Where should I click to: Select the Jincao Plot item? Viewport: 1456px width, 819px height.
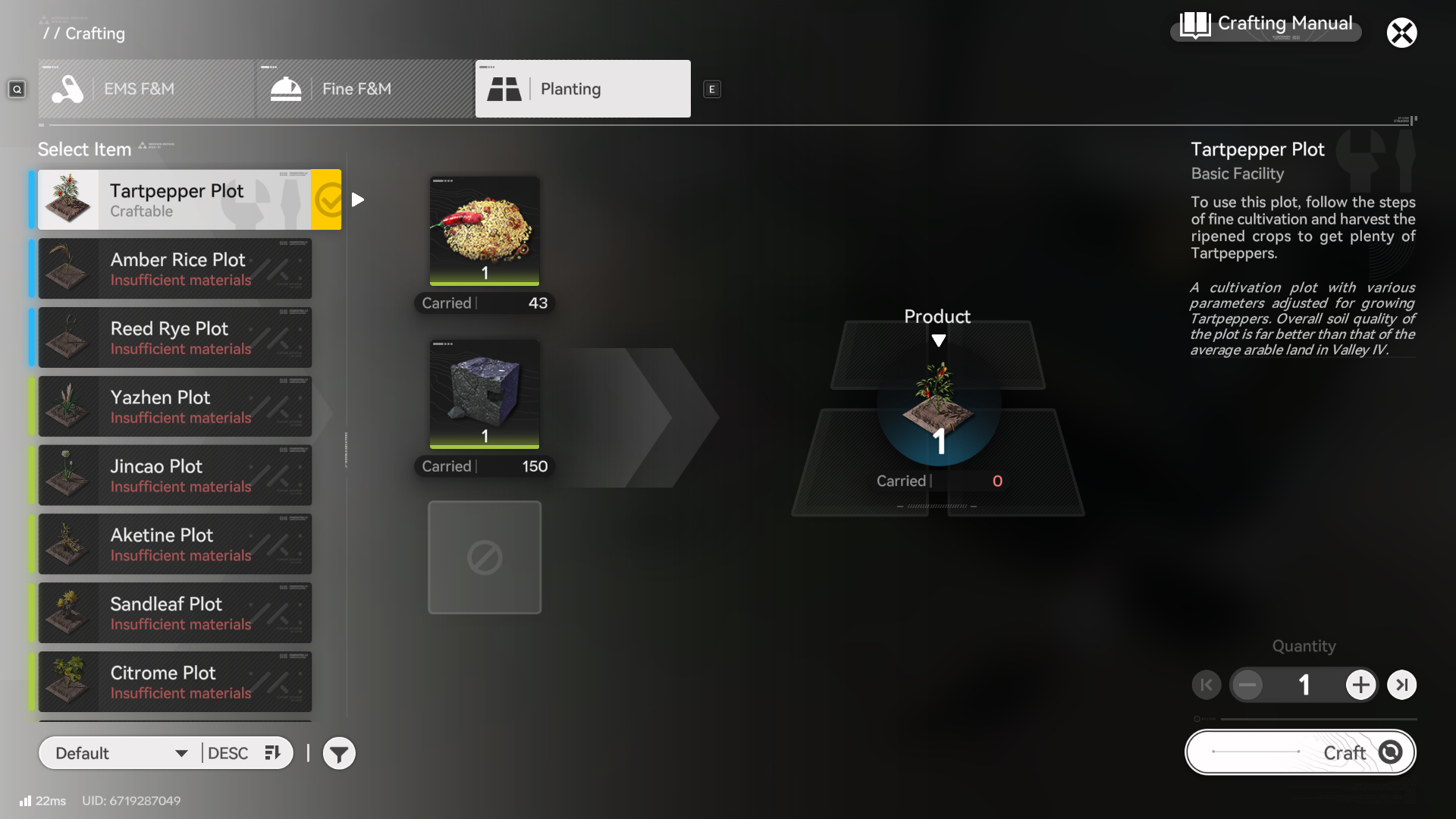(174, 475)
